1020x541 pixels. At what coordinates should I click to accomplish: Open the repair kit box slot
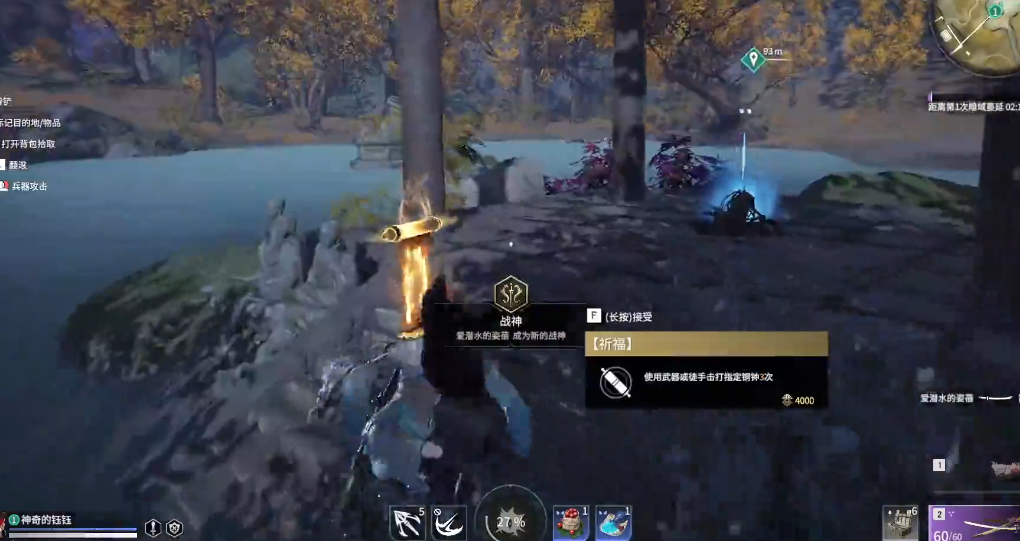point(900,522)
